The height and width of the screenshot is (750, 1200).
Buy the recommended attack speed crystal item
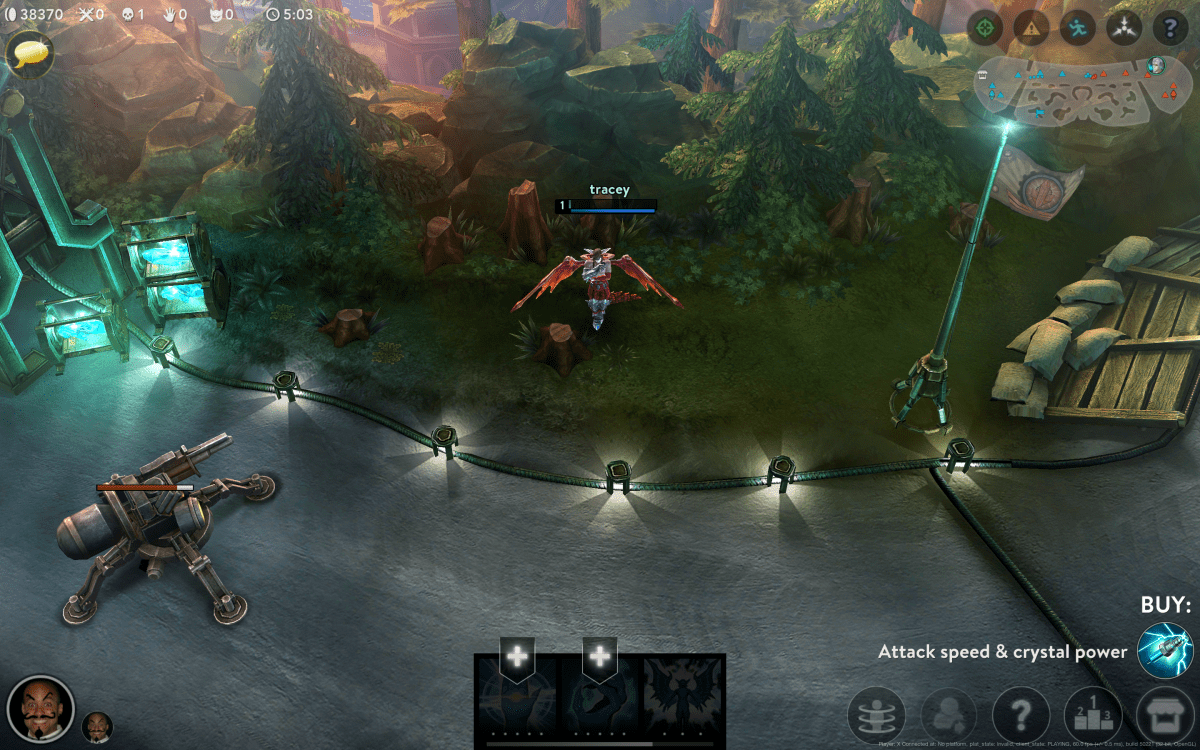1165,651
